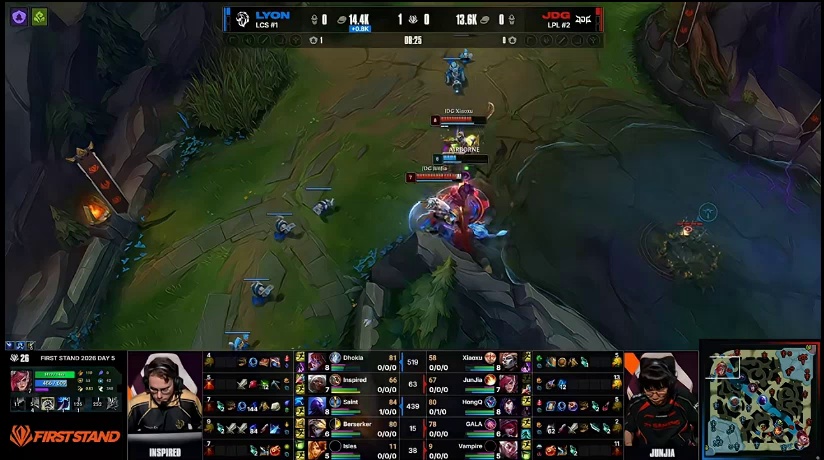The width and height of the screenshot is (824, 460).
Task: Click the LYON team logo
Action: [242, 18]
